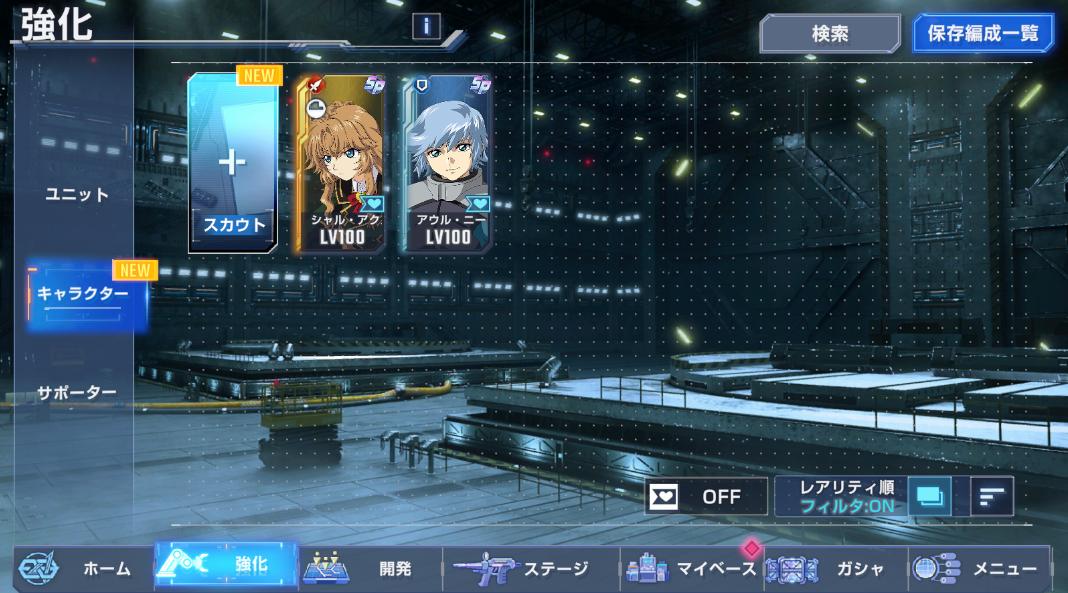The image size is (1068, 593).
Task: Select 強化 in bottom navigation
Action: pyautogui.click(x=227, y=566)
